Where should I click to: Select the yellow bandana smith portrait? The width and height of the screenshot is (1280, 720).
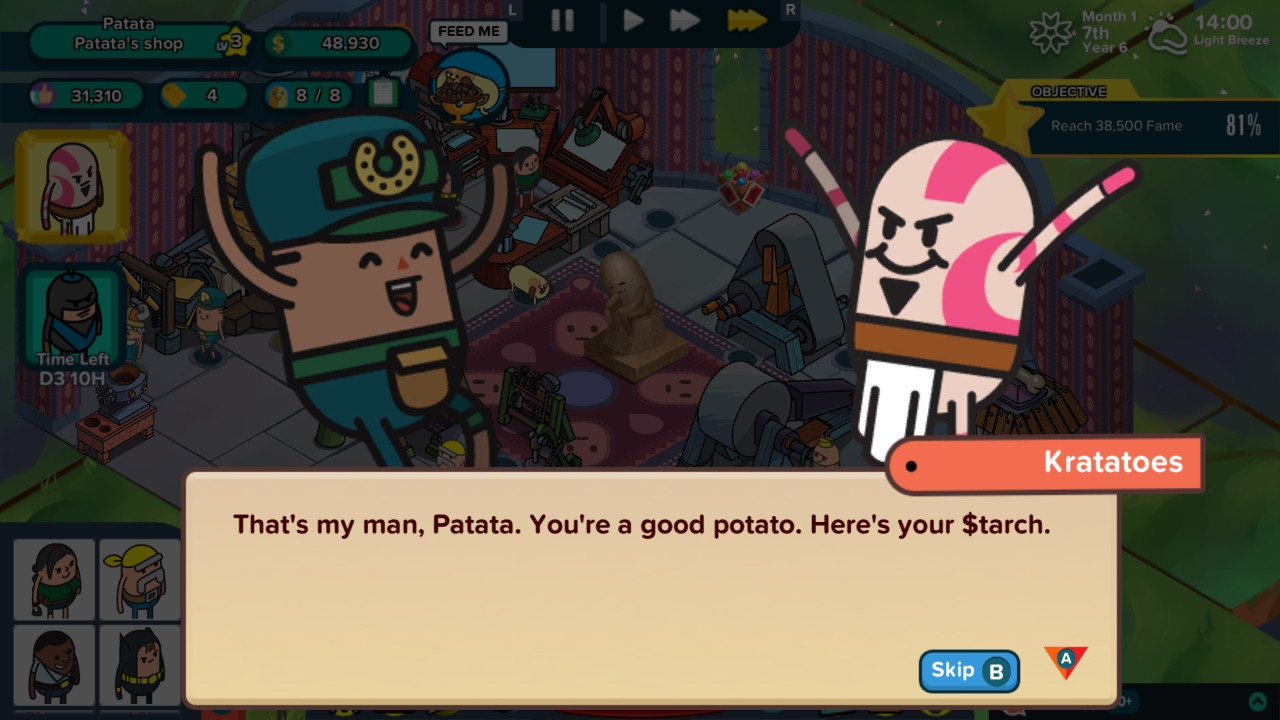140,579
